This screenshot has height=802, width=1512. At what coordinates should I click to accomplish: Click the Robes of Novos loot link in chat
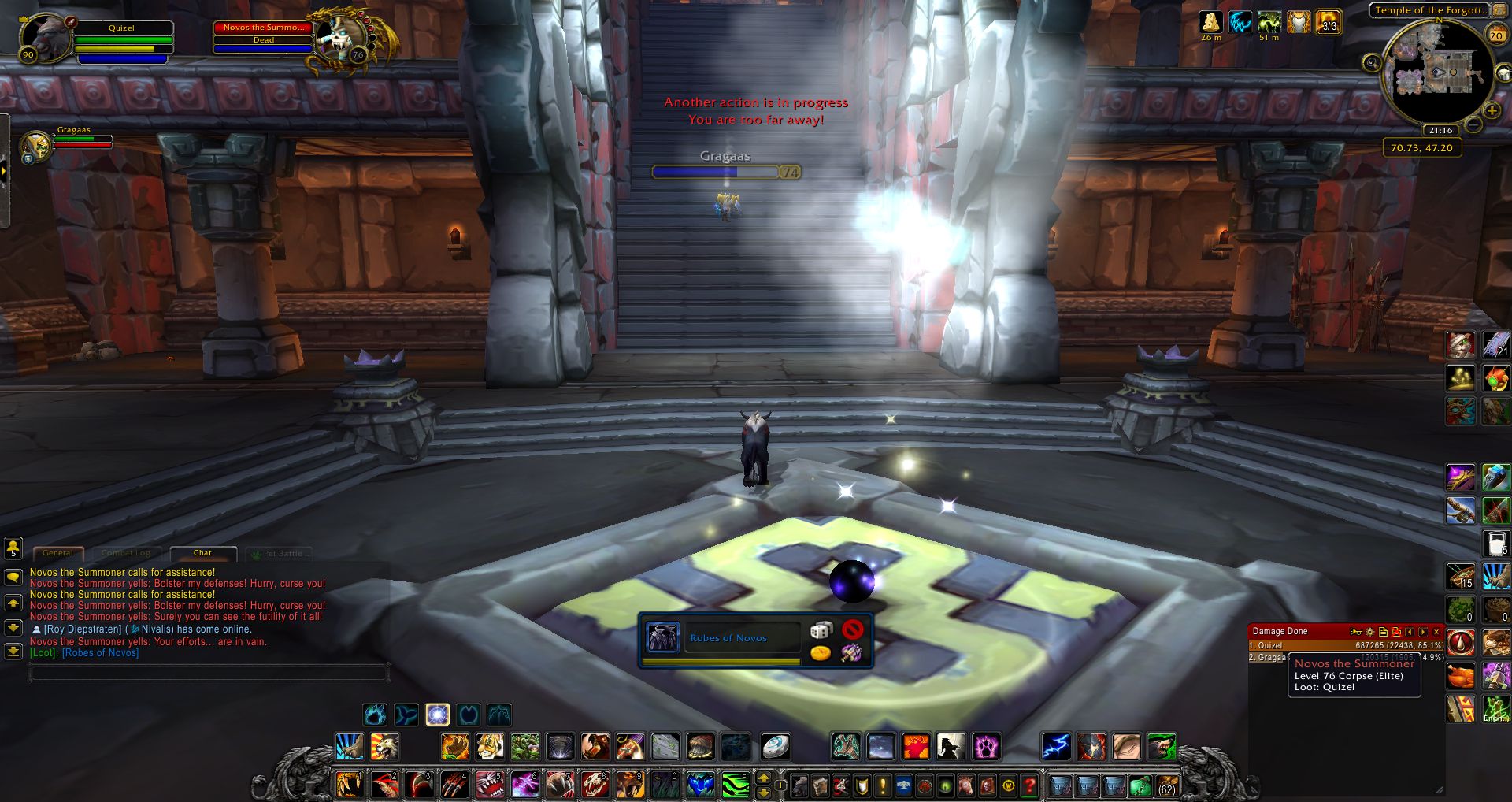100,652
